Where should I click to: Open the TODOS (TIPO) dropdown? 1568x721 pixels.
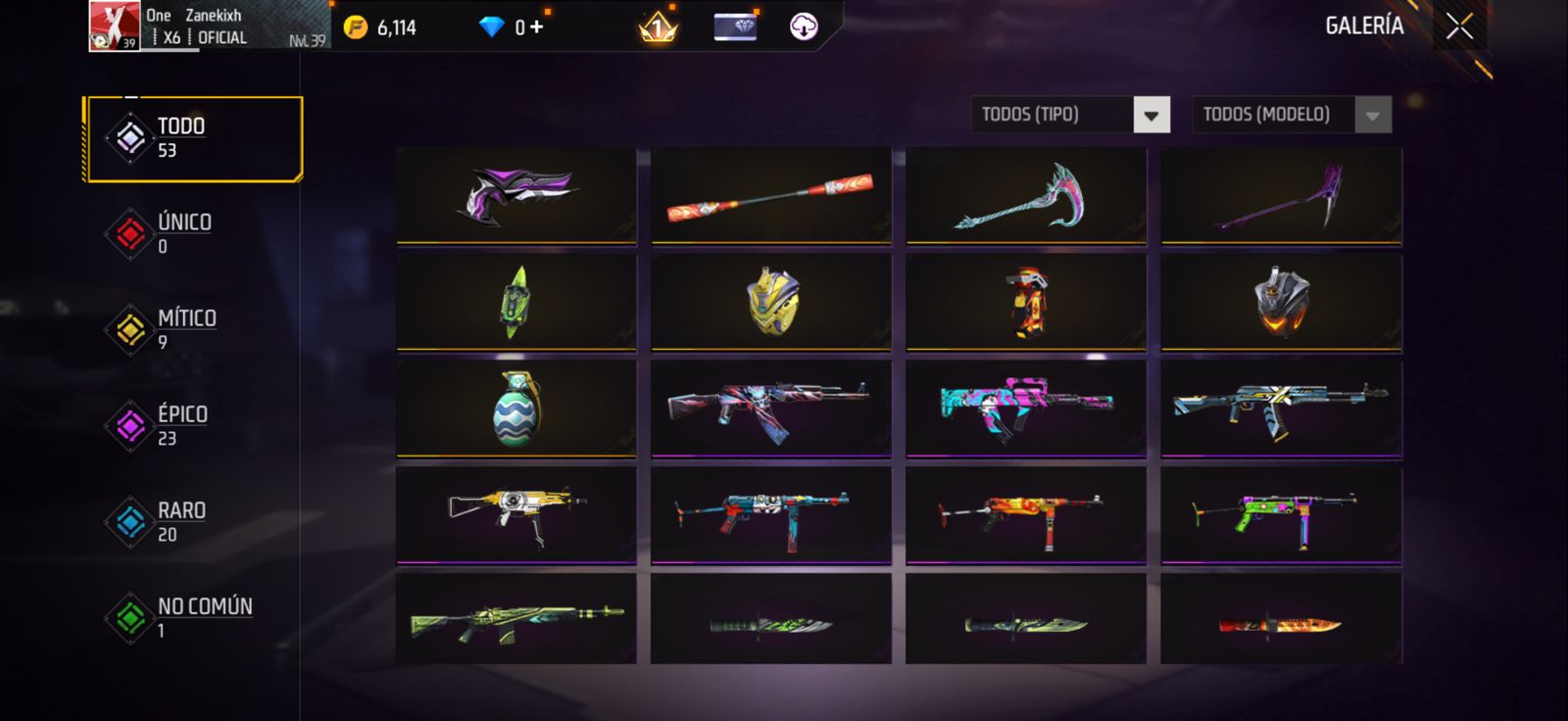click(1151, 115)
